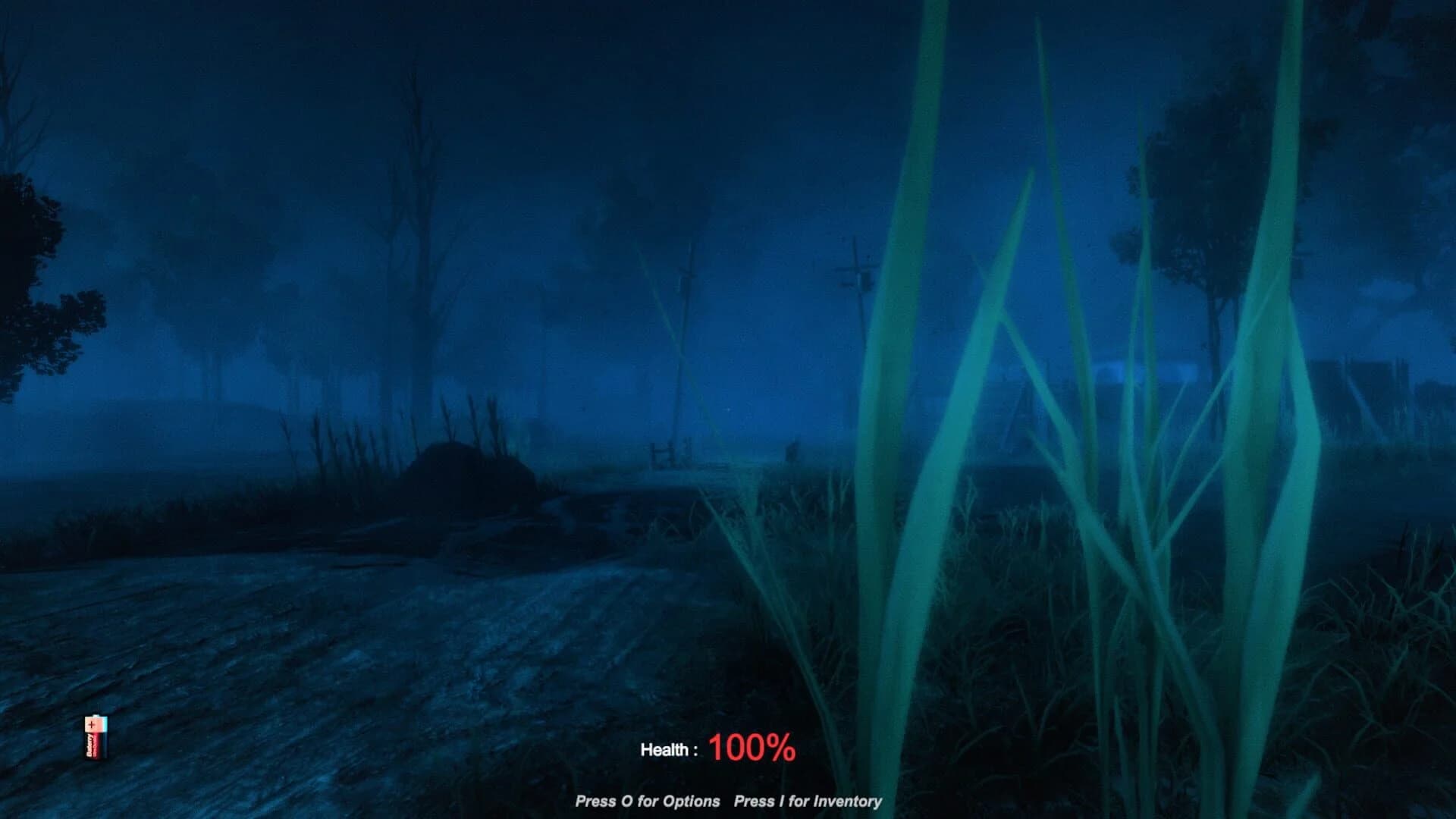Image resolution: width=1456 pixels, height=819 pixels.
Task: Click the plus symbol on the battery icon
Action: 91,725
